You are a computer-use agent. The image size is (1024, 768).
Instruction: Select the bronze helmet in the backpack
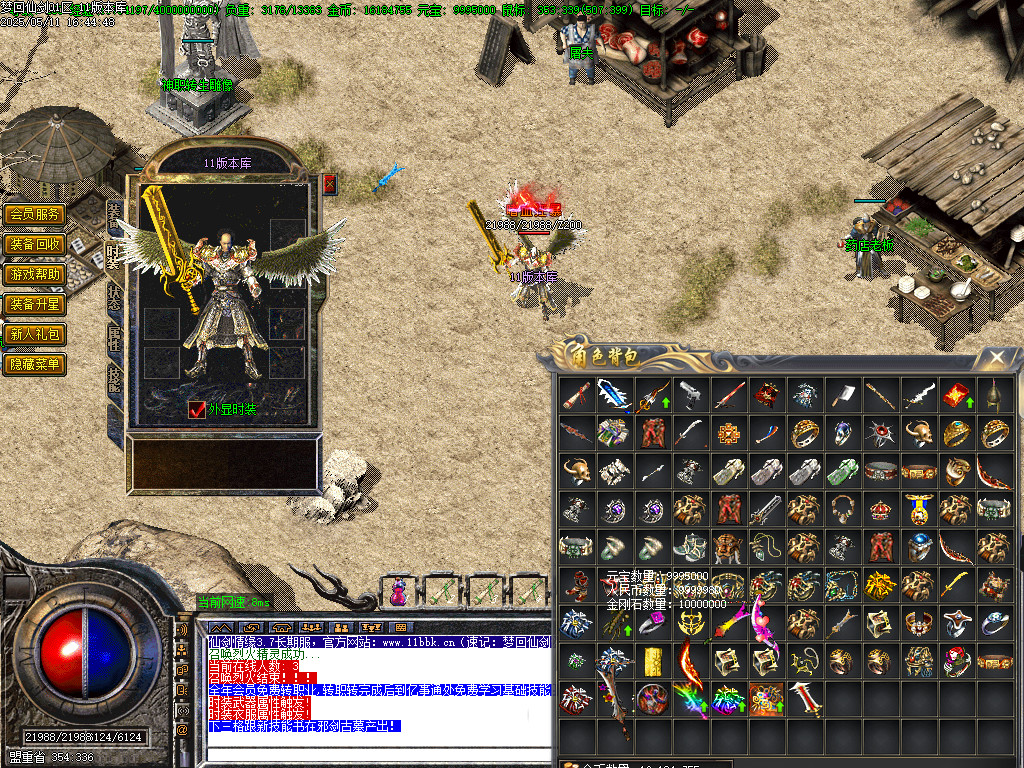[x=993, y=394]
